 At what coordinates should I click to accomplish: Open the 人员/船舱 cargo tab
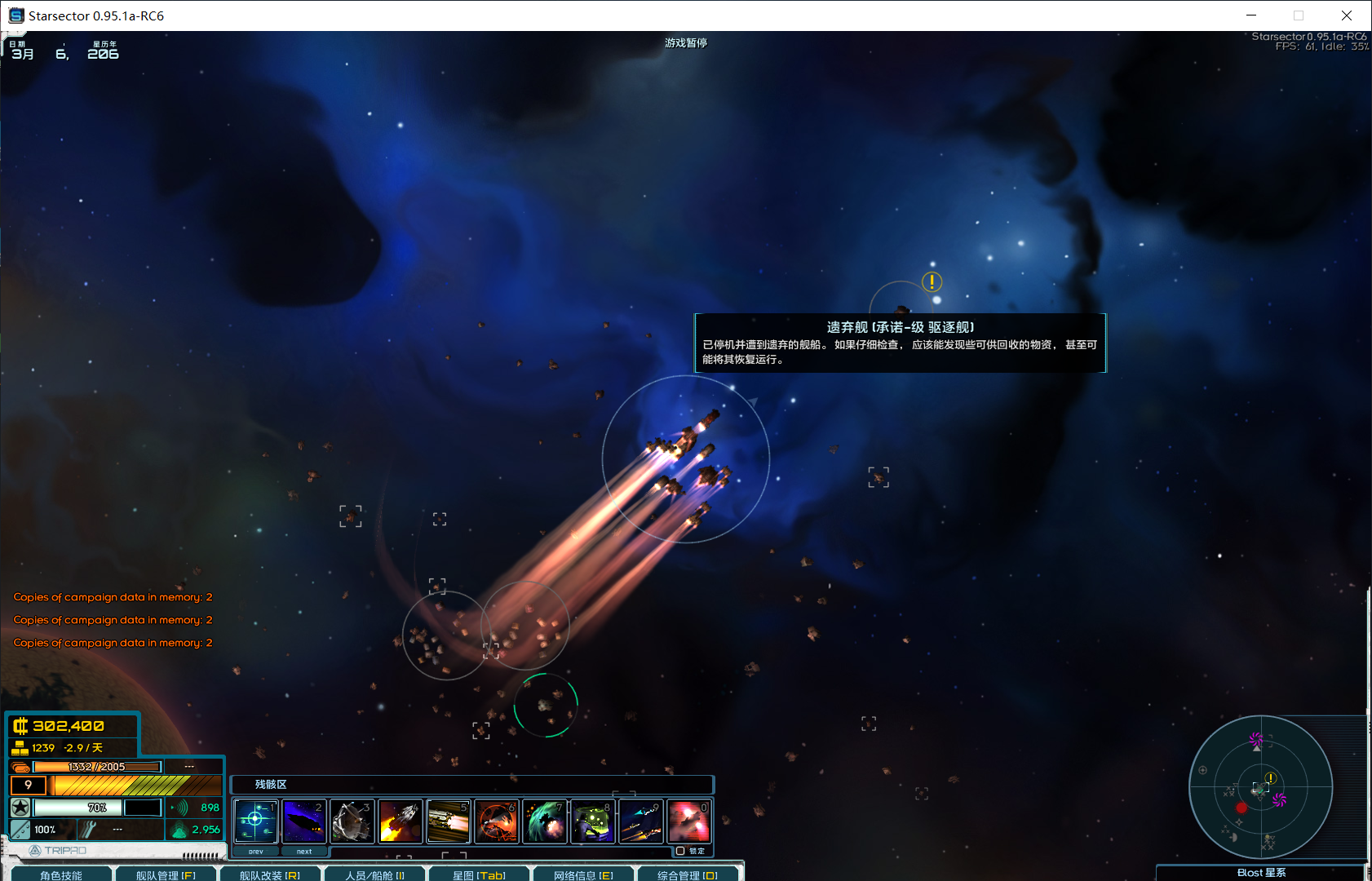(x=374, y=874)
